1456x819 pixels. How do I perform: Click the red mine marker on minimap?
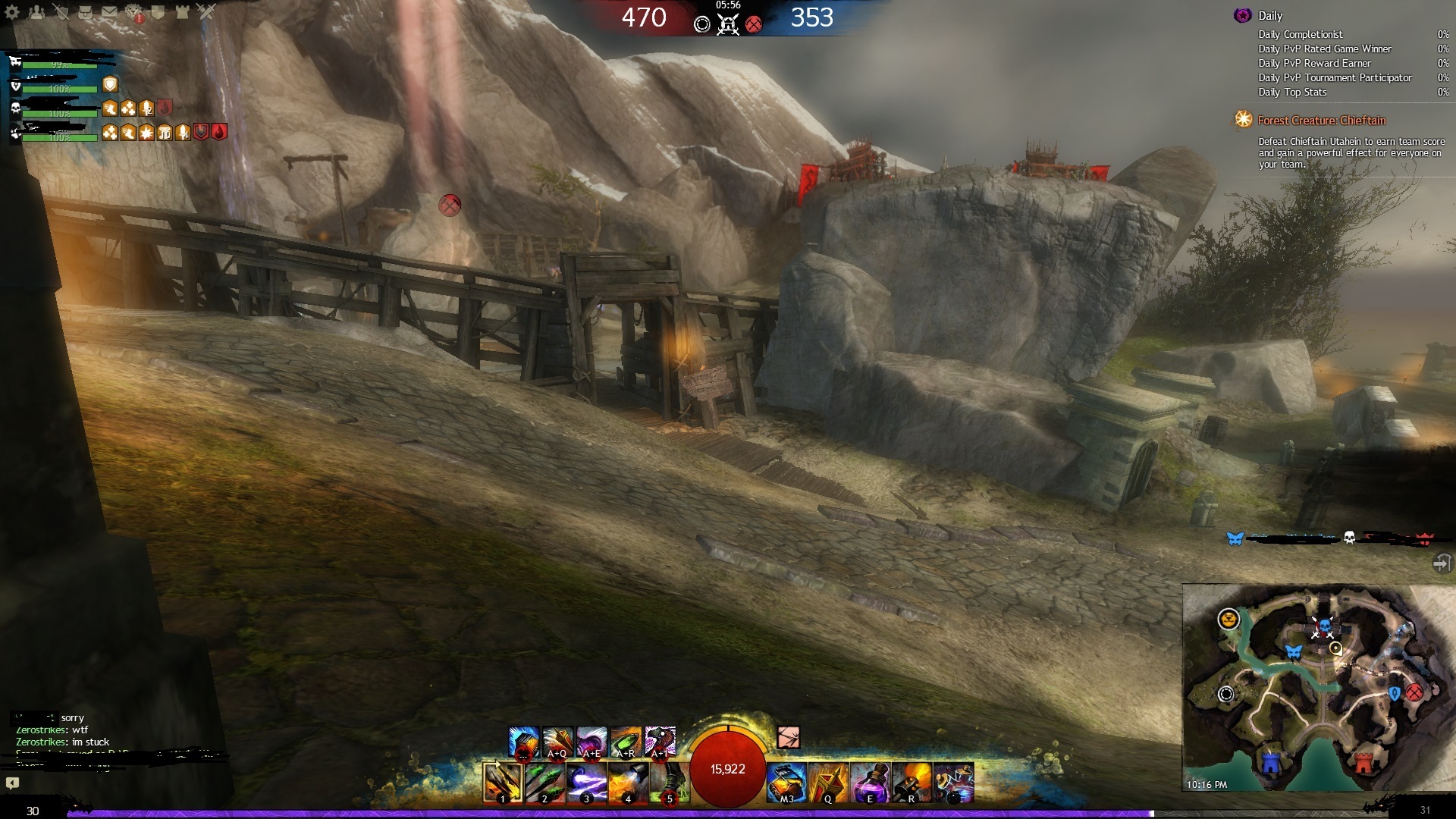pos(1414,692)
